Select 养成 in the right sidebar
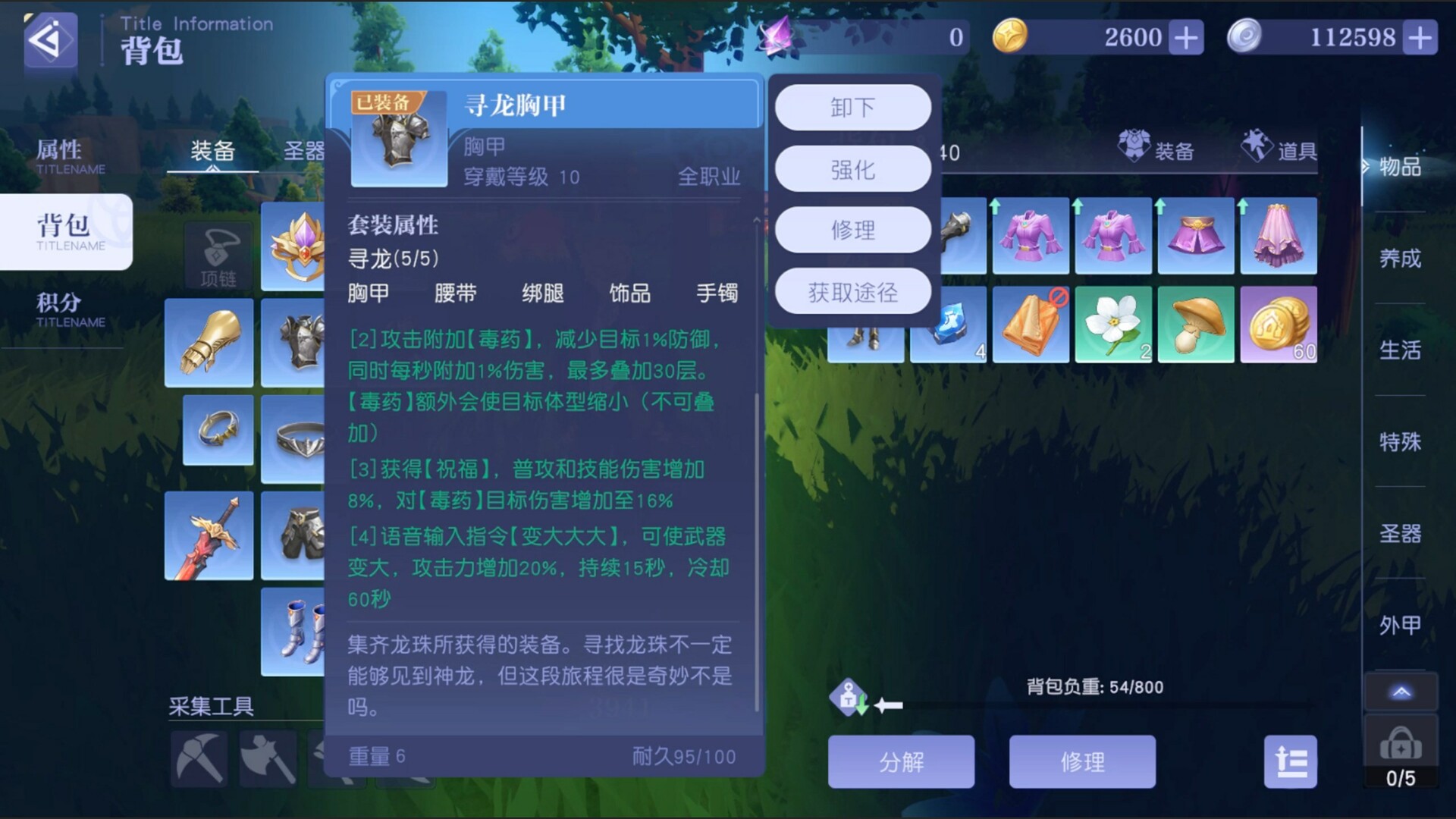This screenshot has height=819, width=1456. 1402,258
